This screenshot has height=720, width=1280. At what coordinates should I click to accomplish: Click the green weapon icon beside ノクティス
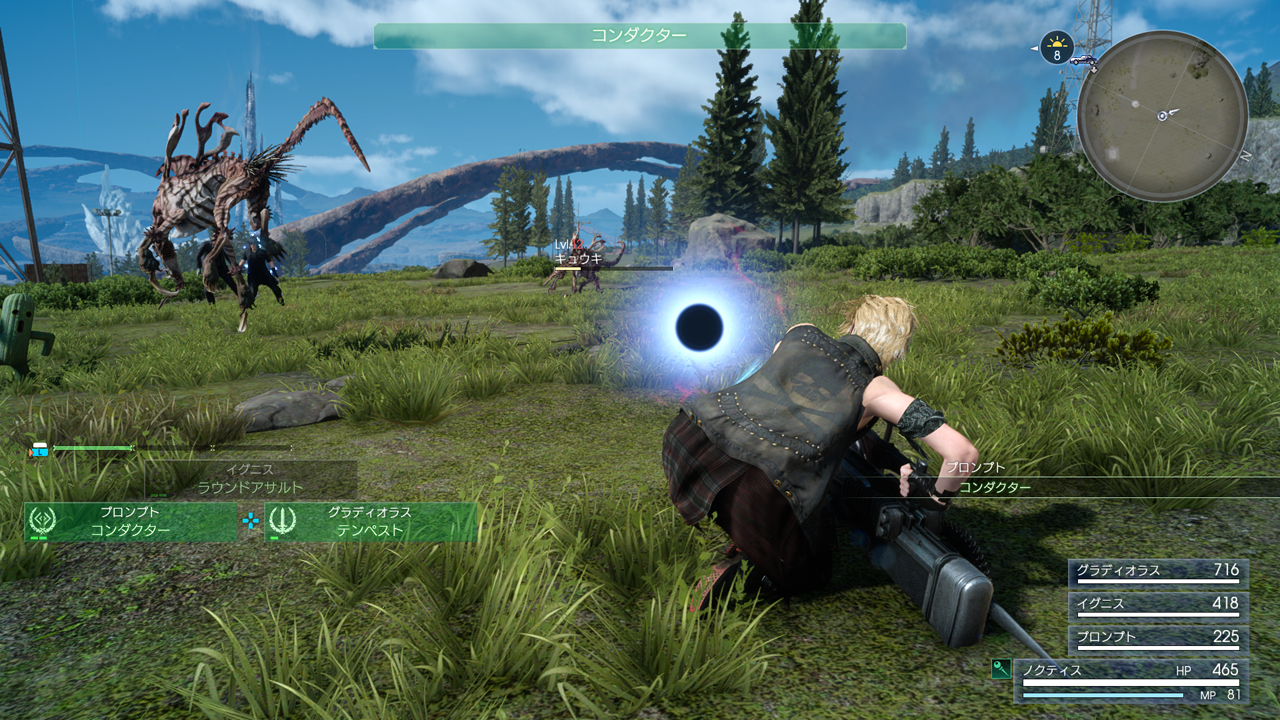(x=1001, y=669)
